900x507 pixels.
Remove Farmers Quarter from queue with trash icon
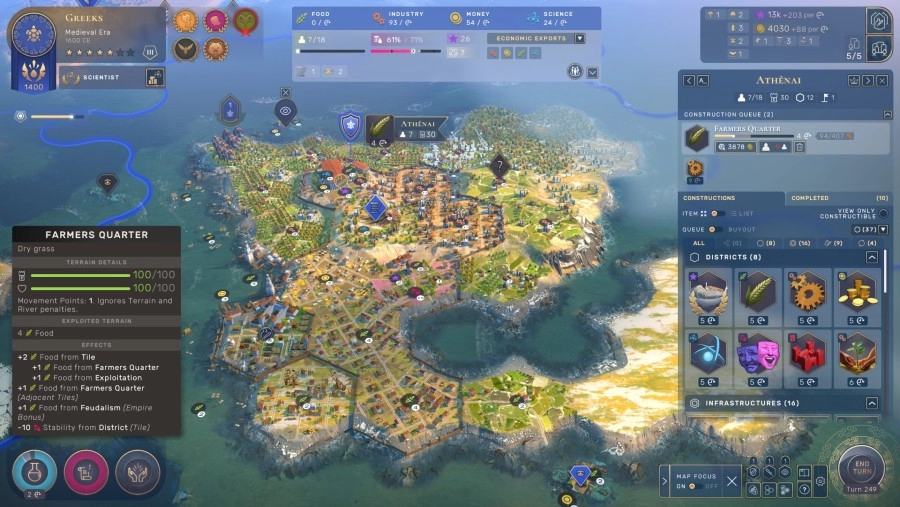(800, 147)
